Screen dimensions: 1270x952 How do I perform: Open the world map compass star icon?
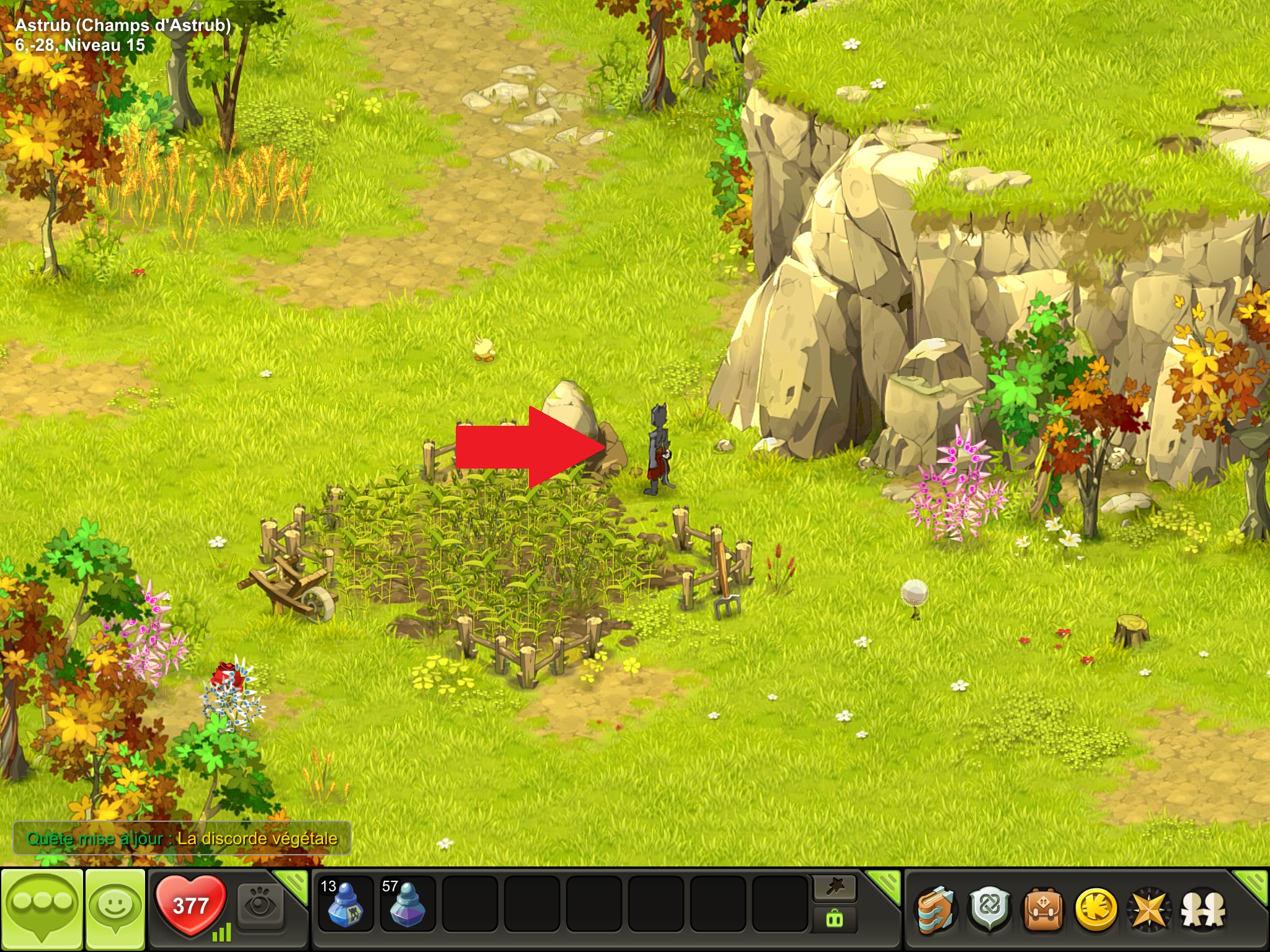tap(1149, 910)
